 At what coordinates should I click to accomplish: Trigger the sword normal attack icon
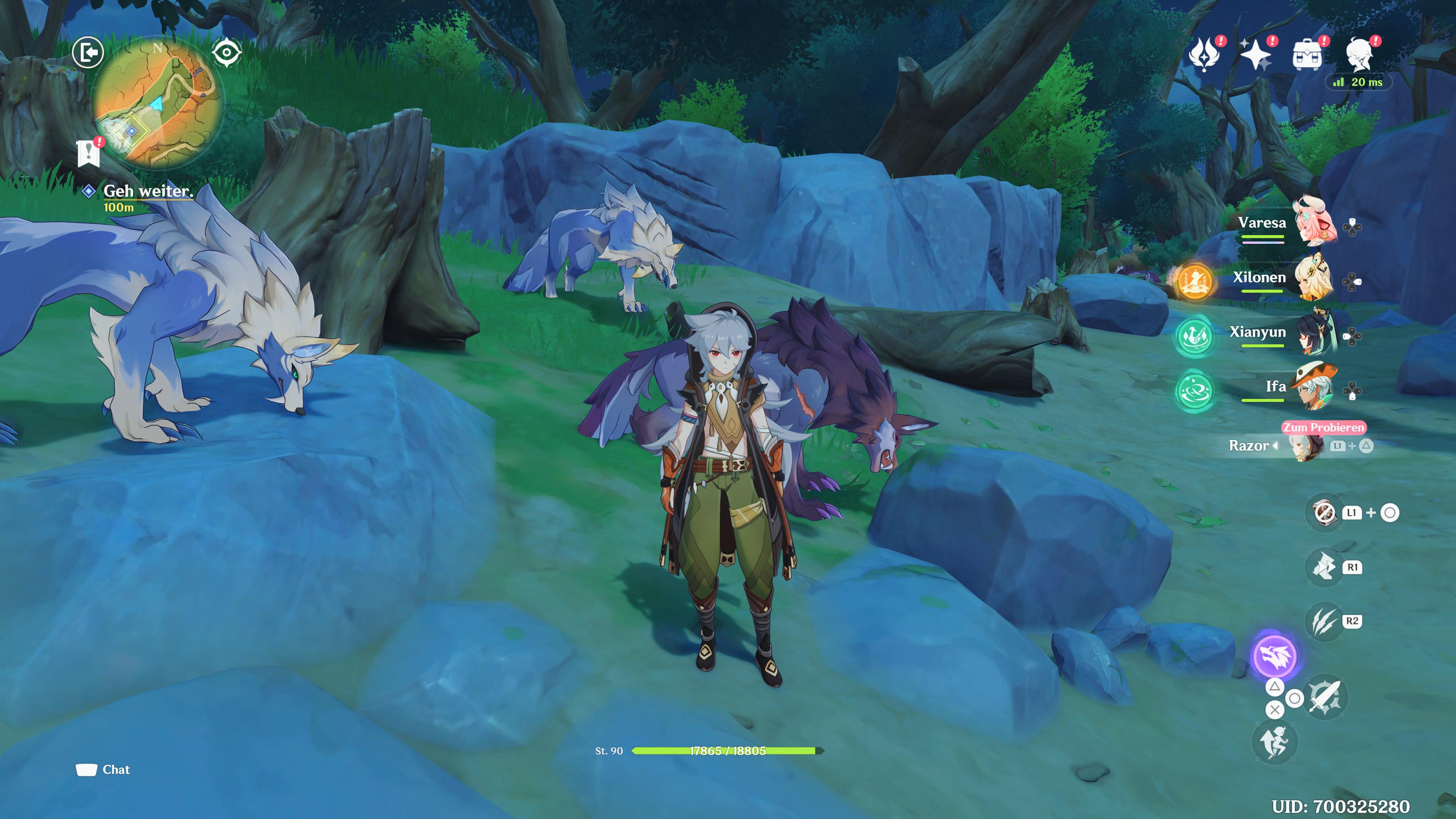(x=1326, y=697)
